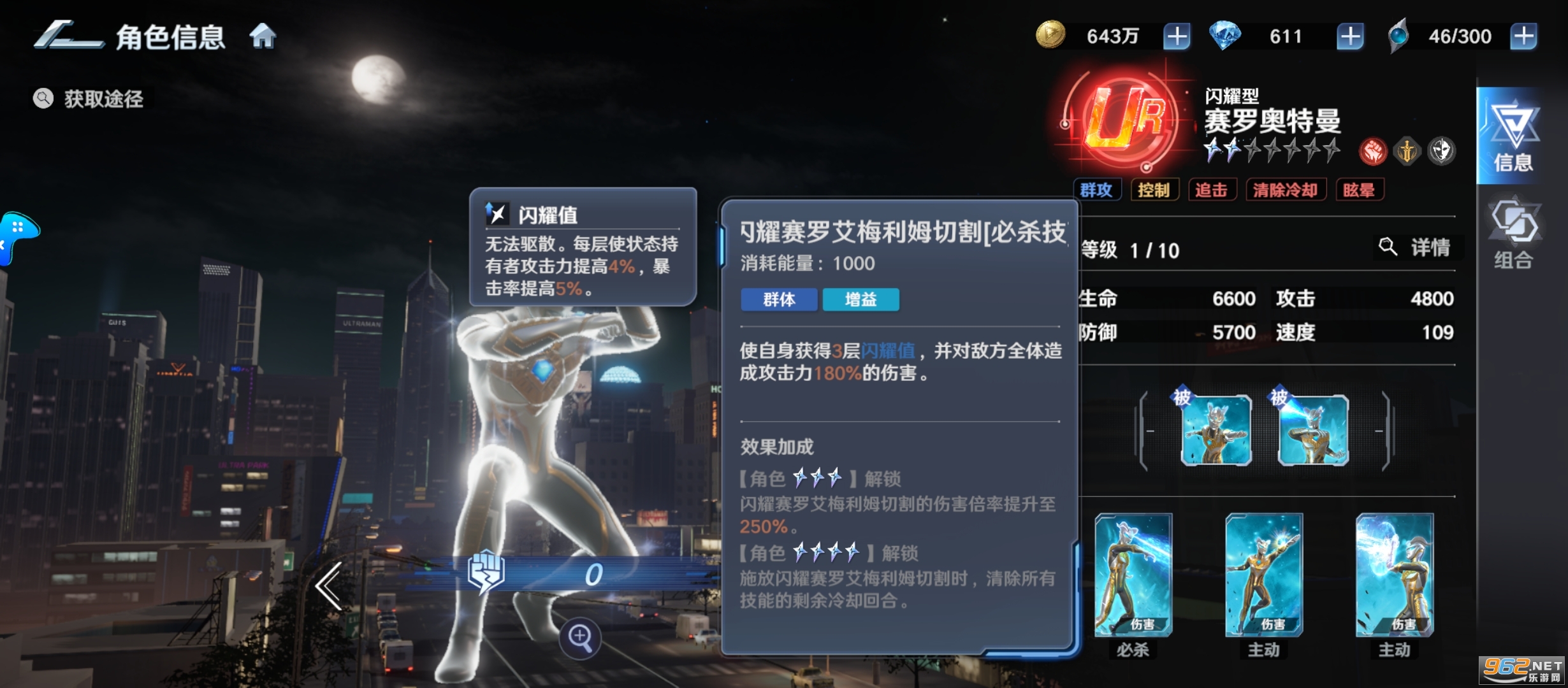Select the second passive skill icon

coord(1313,429)
